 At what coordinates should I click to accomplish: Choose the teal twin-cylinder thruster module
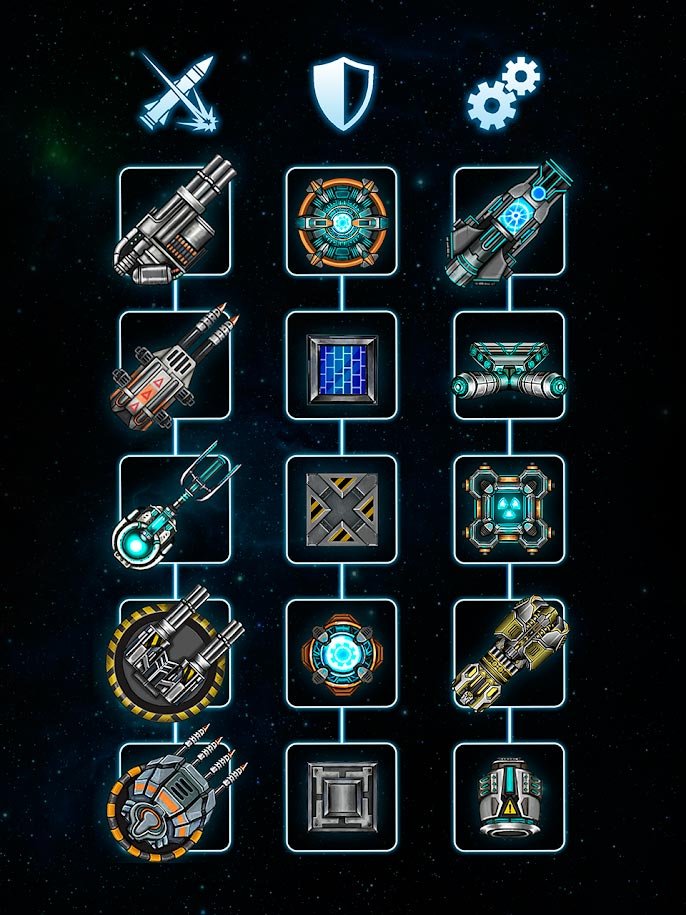click(x=508, y=365)
